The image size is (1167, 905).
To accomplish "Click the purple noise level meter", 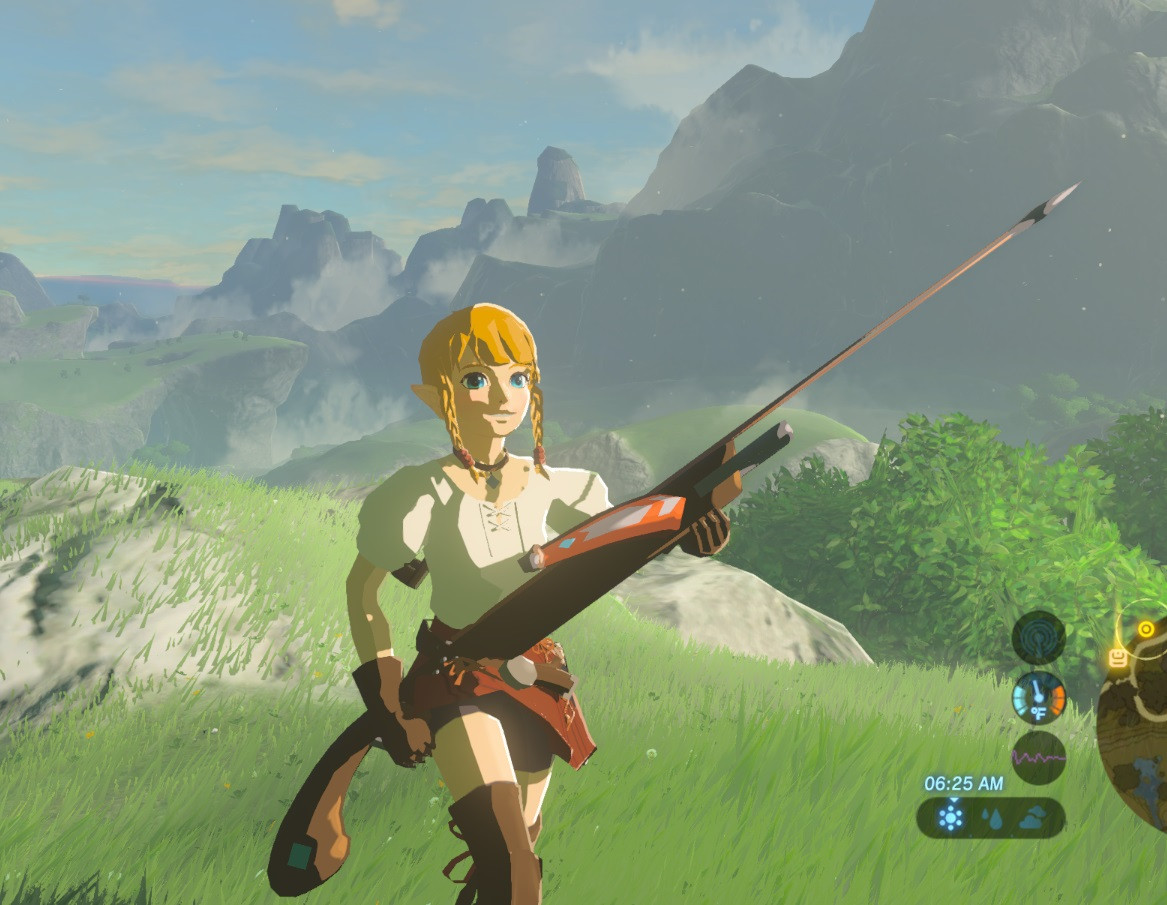I will pyautogui.click(x=1038, y=757).
